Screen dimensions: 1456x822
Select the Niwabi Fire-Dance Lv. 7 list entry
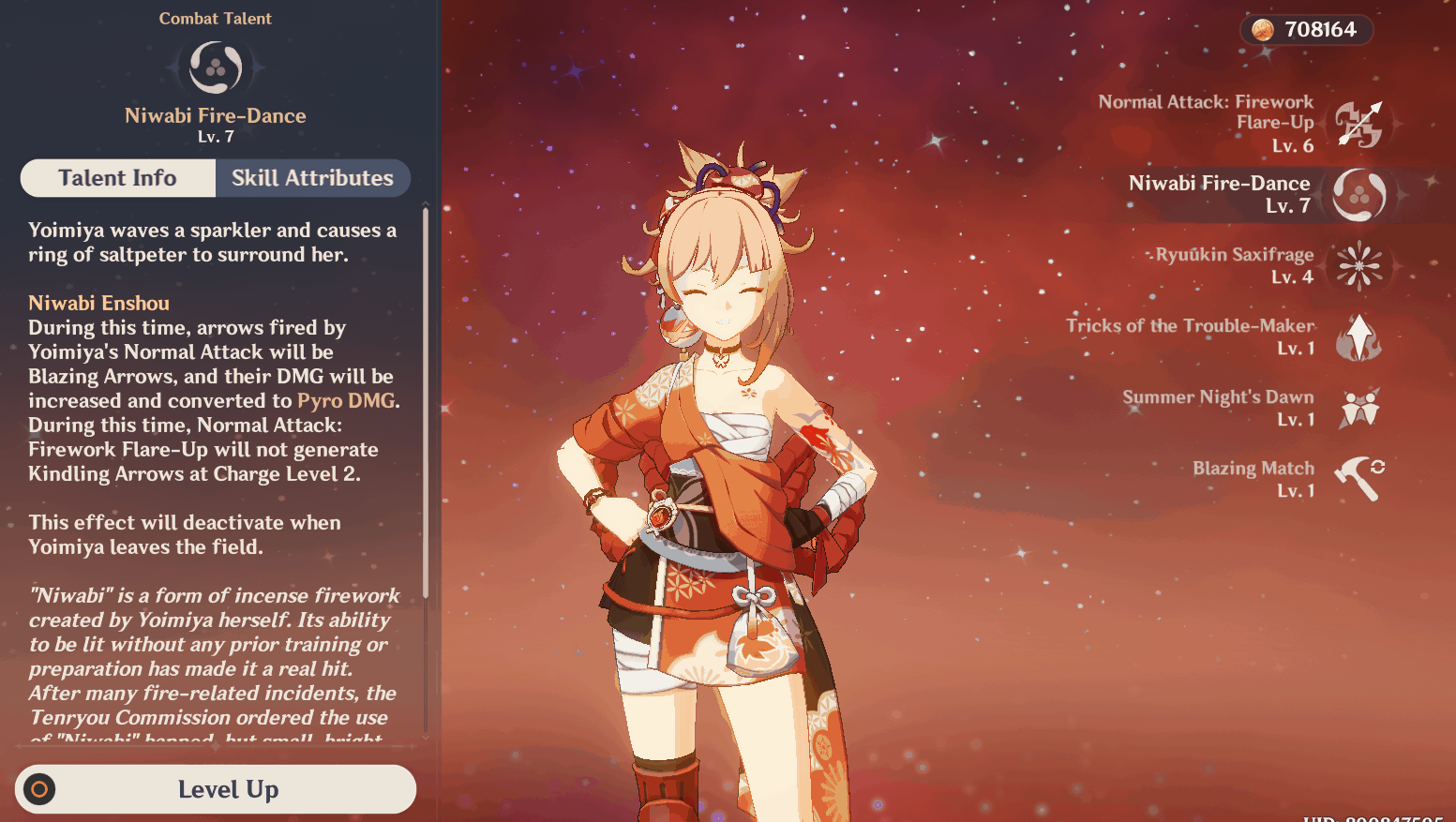(1219, 194)
